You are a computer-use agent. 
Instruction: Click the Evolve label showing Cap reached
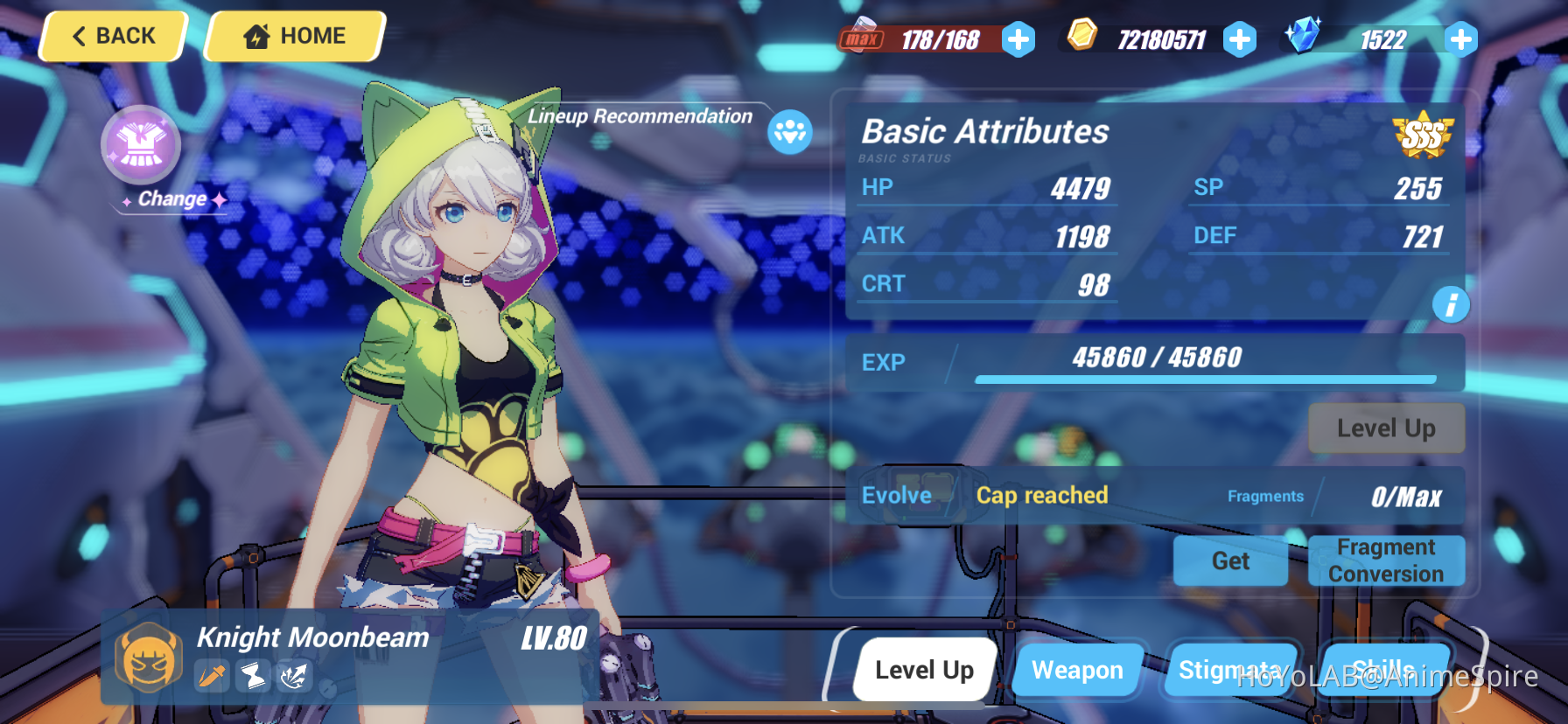[896, 496]
